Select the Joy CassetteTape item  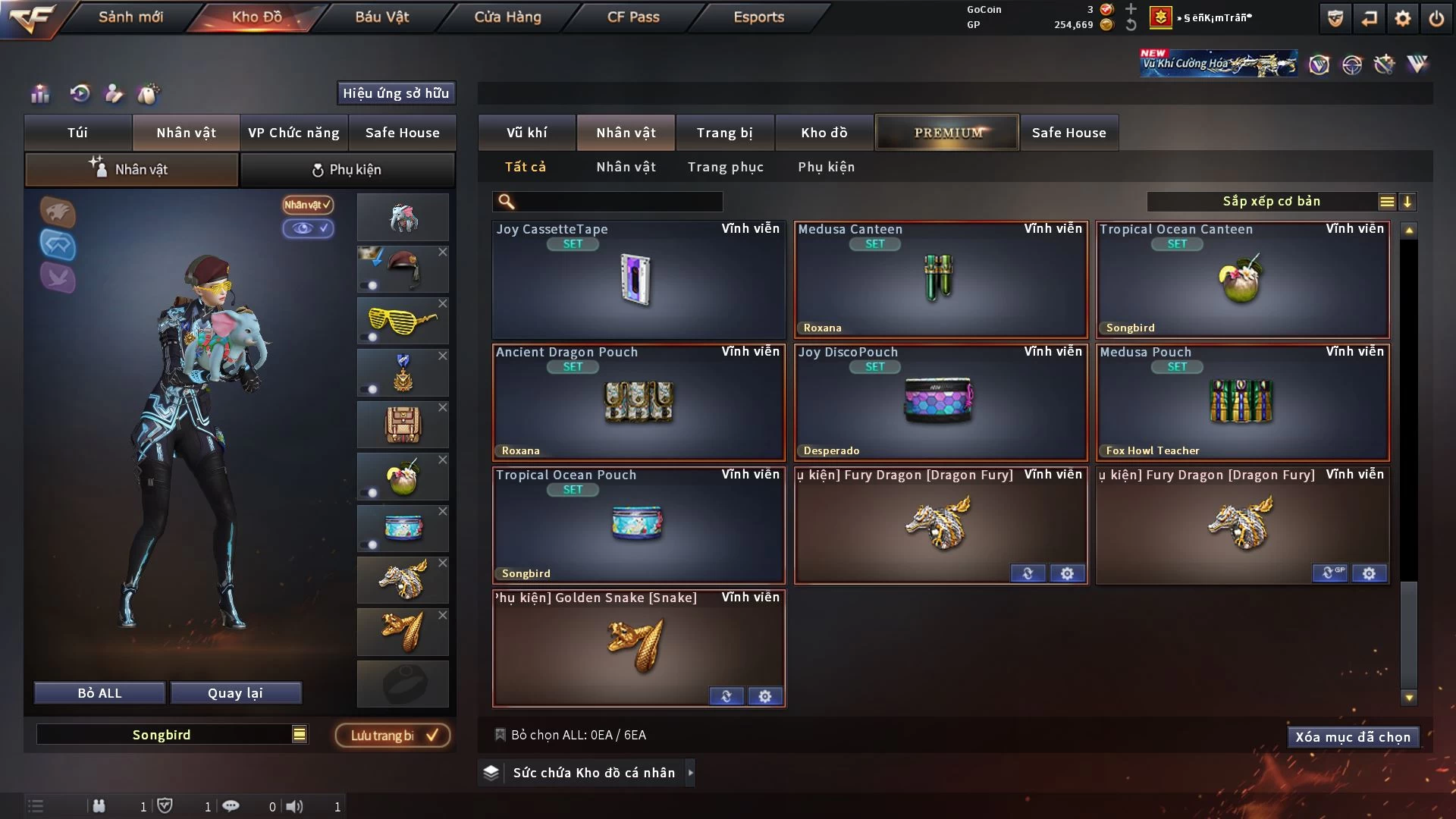(639, 279)
